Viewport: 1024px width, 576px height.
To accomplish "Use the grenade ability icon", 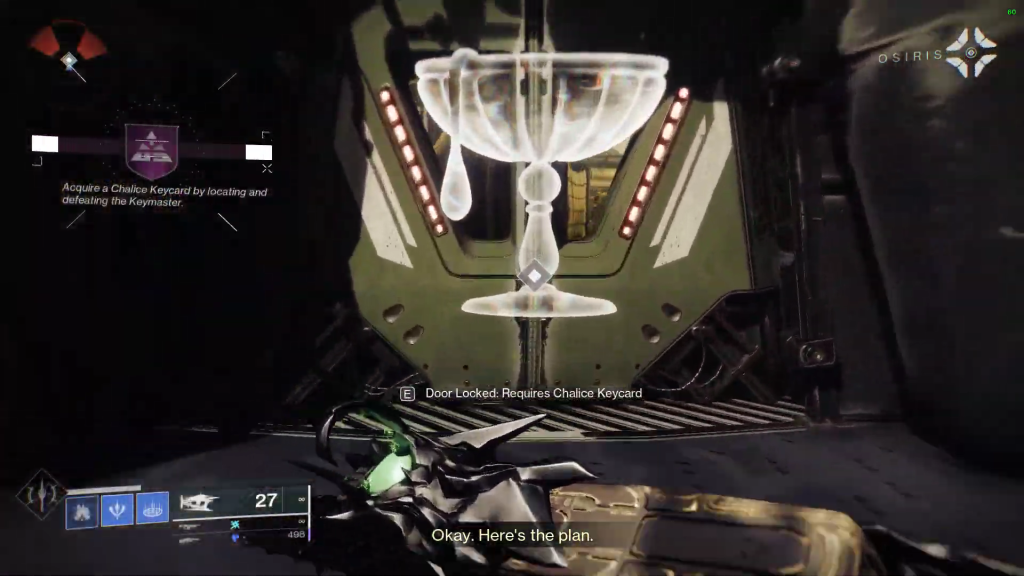I will (x=82, y=512).
